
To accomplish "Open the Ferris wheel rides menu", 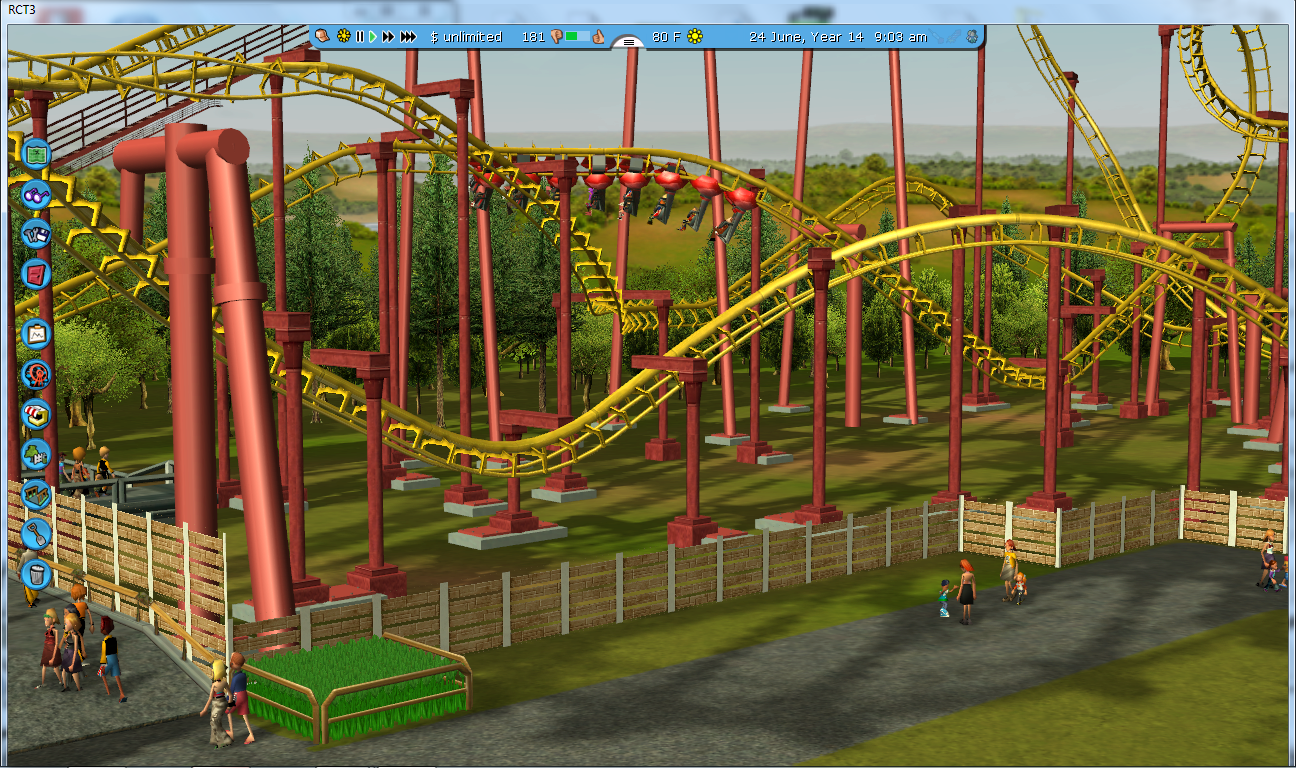I will [37, 374].
